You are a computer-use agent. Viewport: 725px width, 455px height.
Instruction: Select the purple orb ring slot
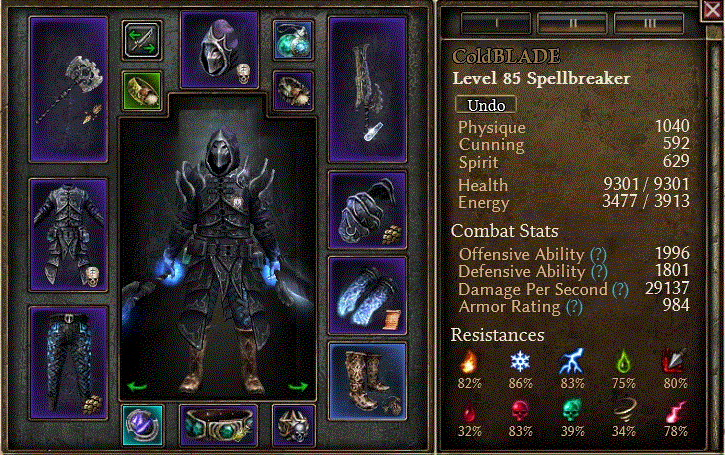(x=141, y=424)
